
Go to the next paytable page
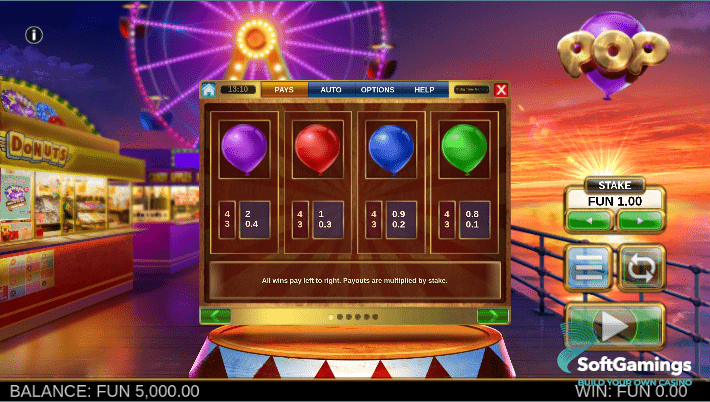point(492,316)
